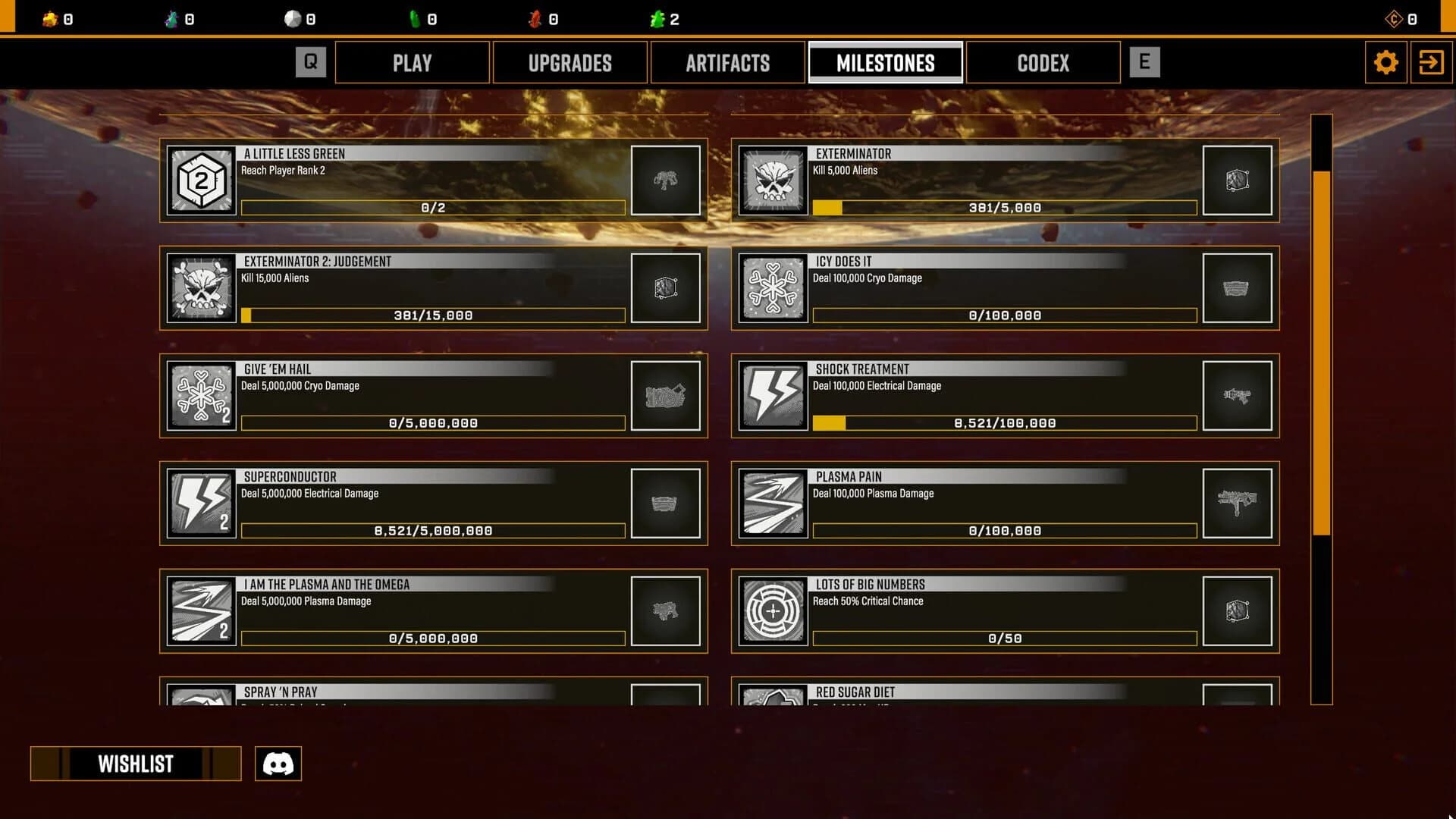This screenshot has width=1456, height=819.
Task: Click the lightning bolt icon for Shock Treatment
Action: click(773, 396)
